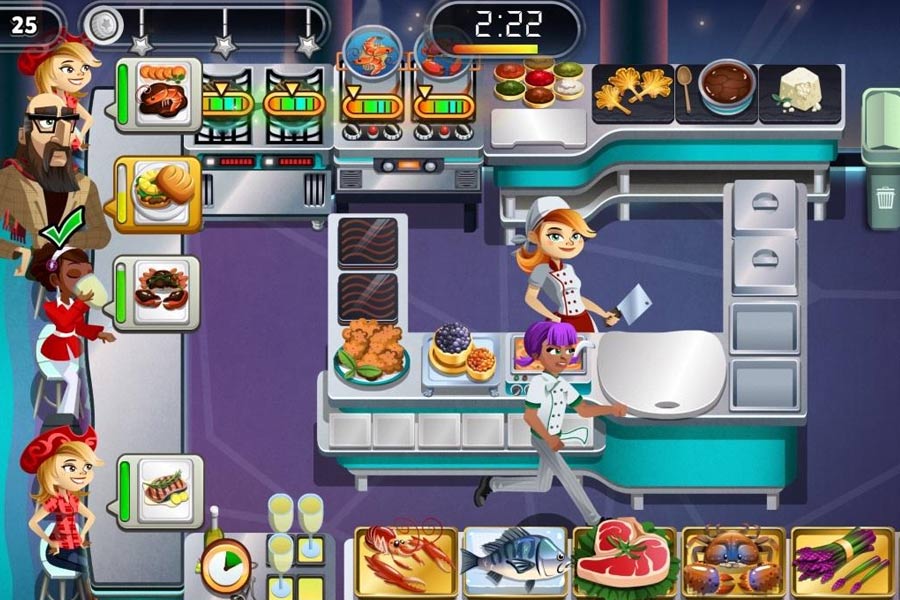This screenshot has width=900, height=600.
Task: Pick the whole fish ingredient tray
Action: tap(514, 560)
